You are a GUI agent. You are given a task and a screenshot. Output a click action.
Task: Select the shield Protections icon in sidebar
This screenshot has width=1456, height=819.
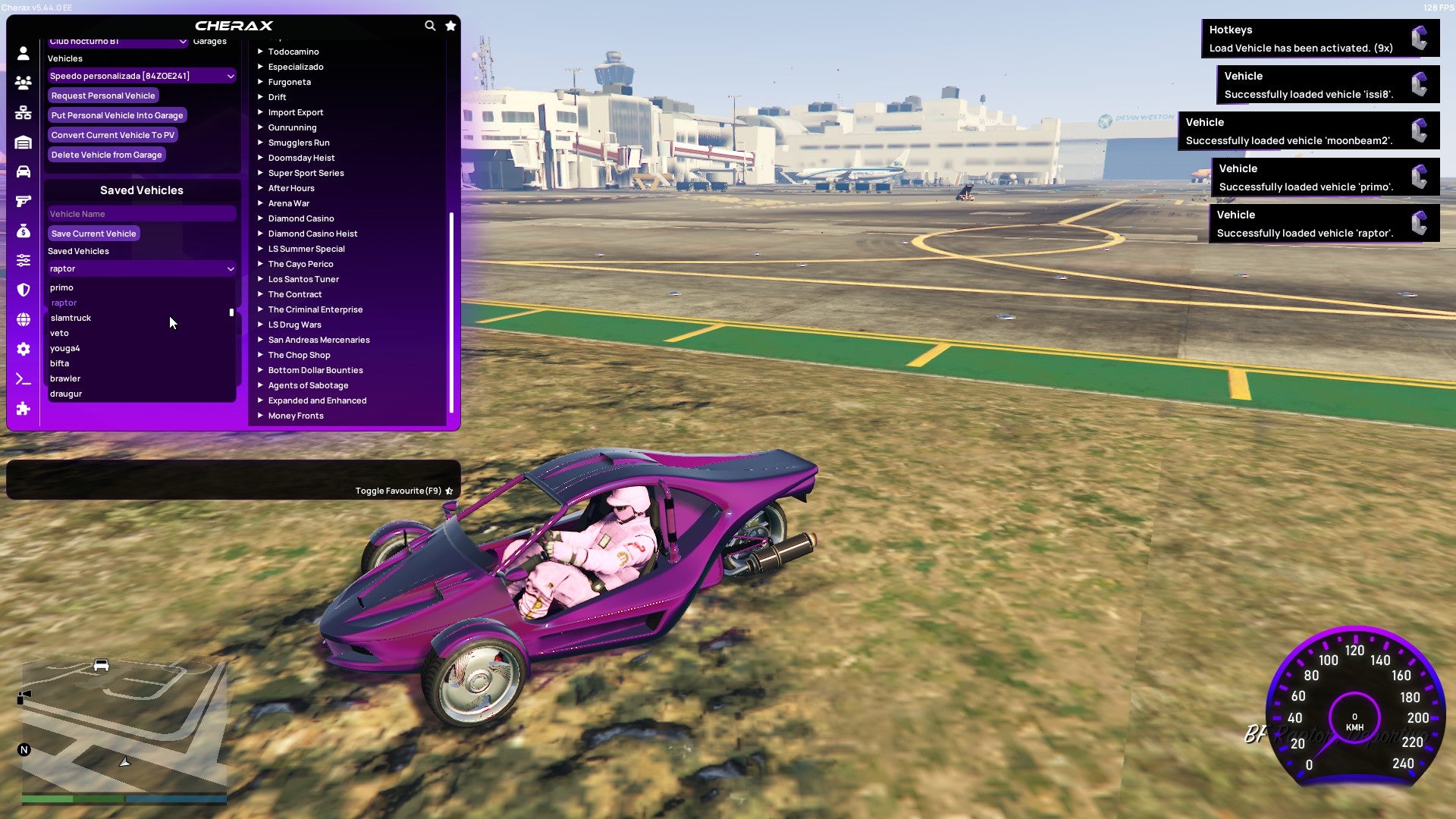[x=23, y=289]
